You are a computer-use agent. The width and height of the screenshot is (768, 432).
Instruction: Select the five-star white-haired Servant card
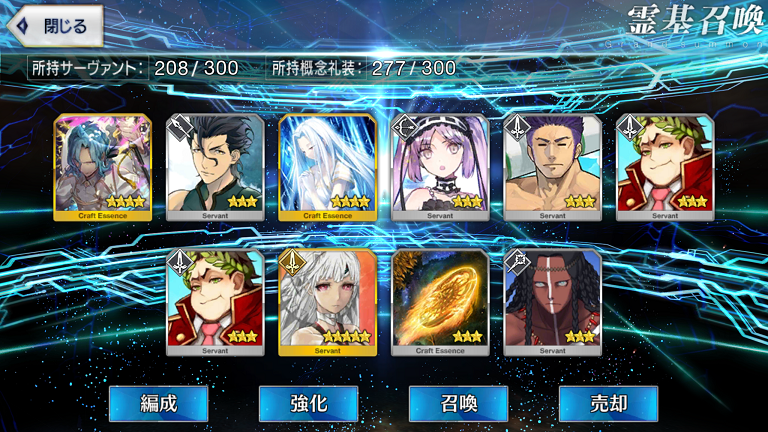coord(328,302)
